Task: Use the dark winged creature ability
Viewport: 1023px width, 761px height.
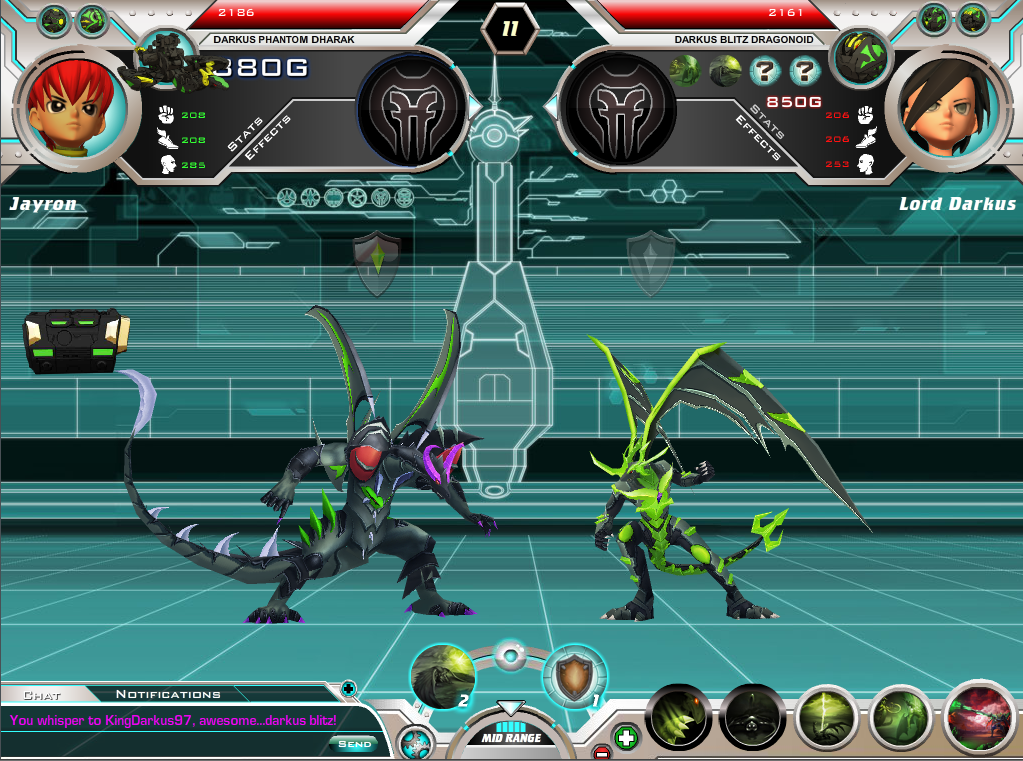Action: [751, 717]
